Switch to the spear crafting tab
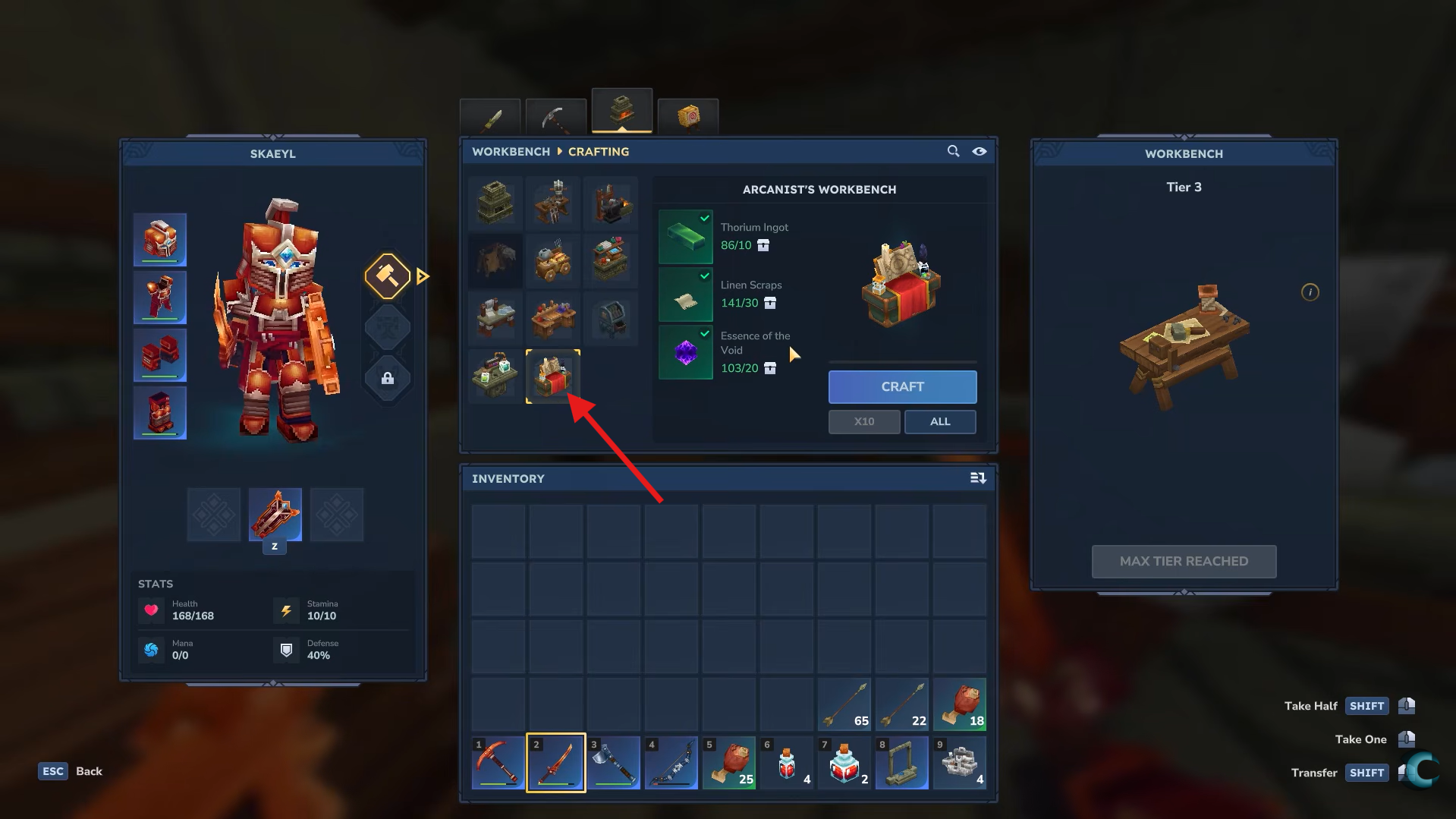This screenshot has height=819, width=1456. (x=489, y=118)
